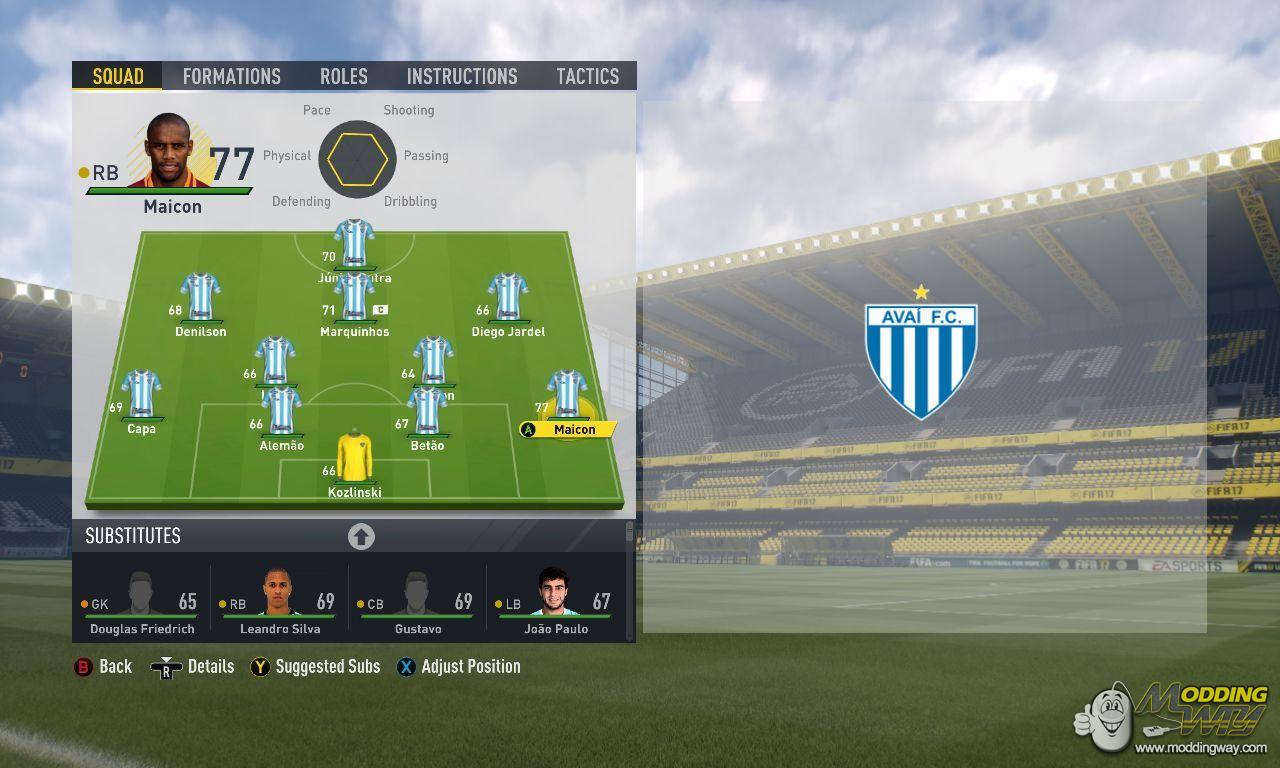Expand substitutes with the up arrow

coord(361,537)
